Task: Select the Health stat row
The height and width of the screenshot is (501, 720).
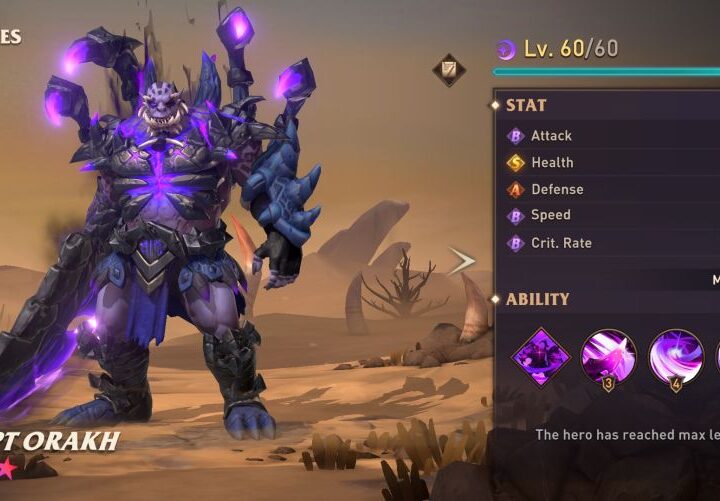Action: click(x=610, y=162)
